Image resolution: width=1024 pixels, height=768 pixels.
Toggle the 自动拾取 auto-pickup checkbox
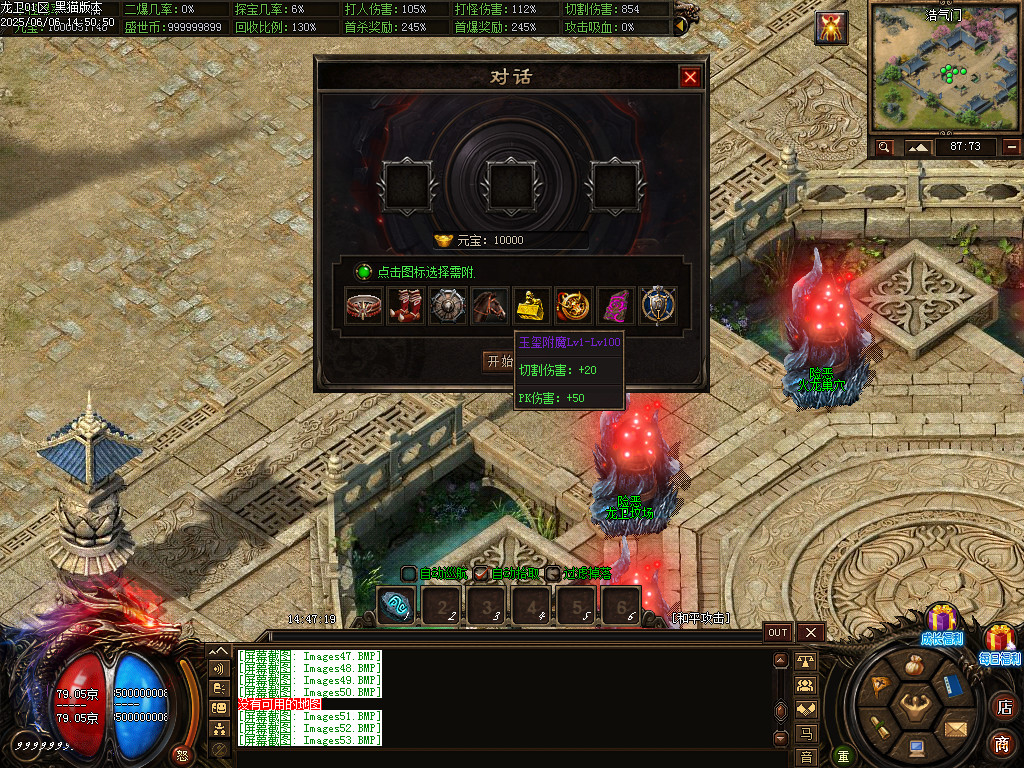481,574
